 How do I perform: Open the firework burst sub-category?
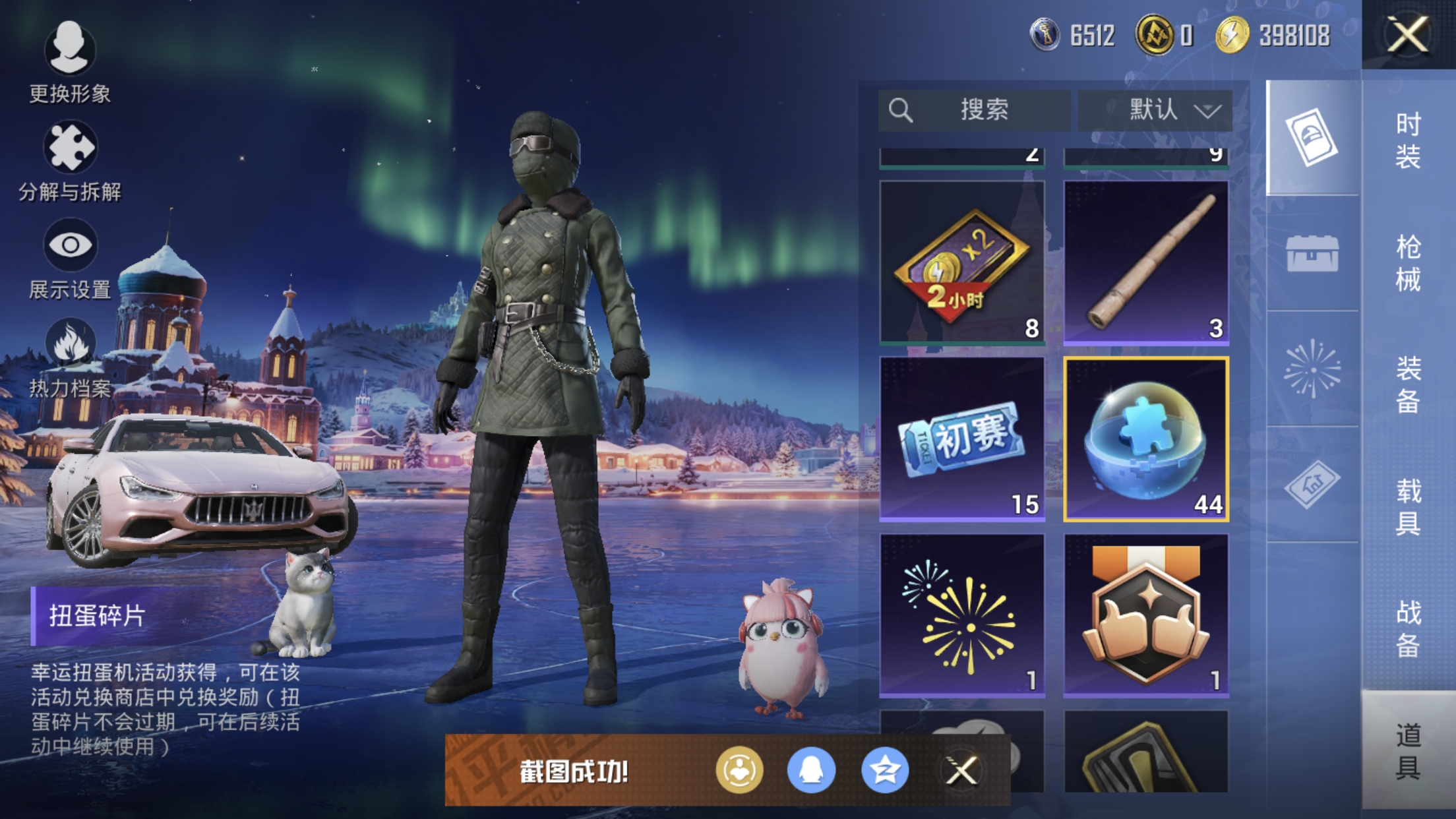click(x=1312, y=369)
